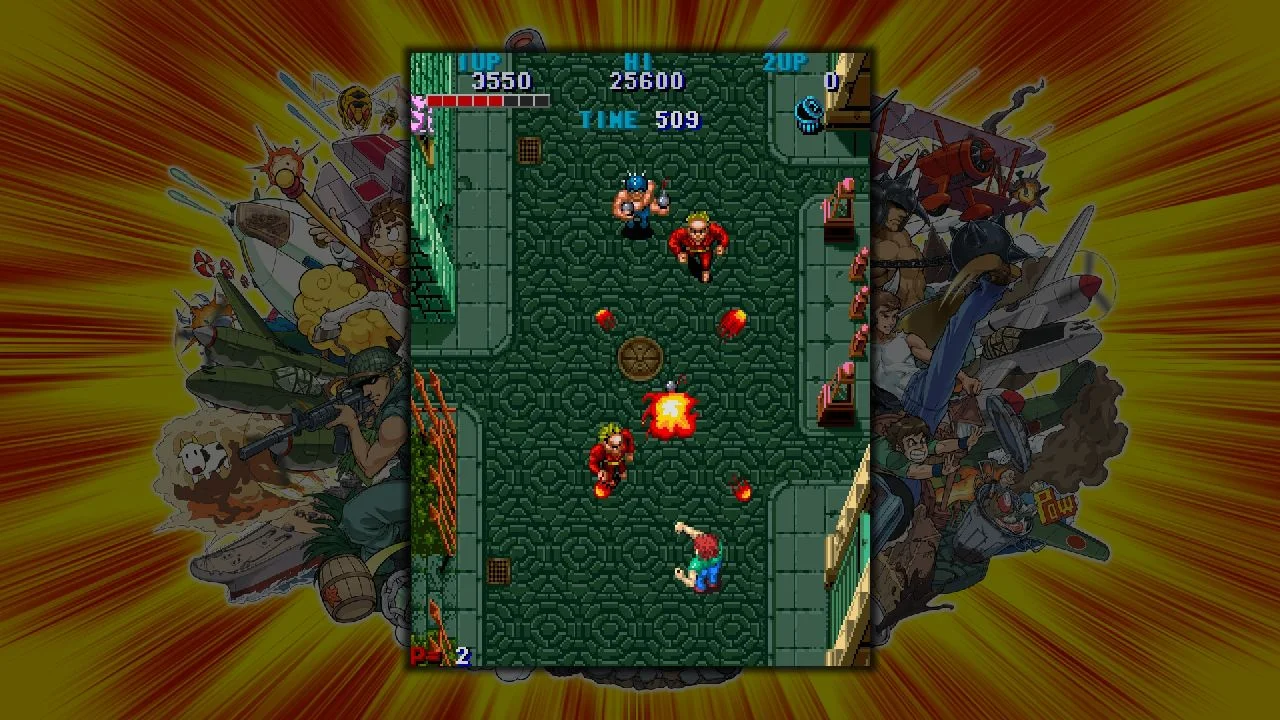Click the leftmost red fireball
Screen dimensions: 1280x720
[607, 322]
